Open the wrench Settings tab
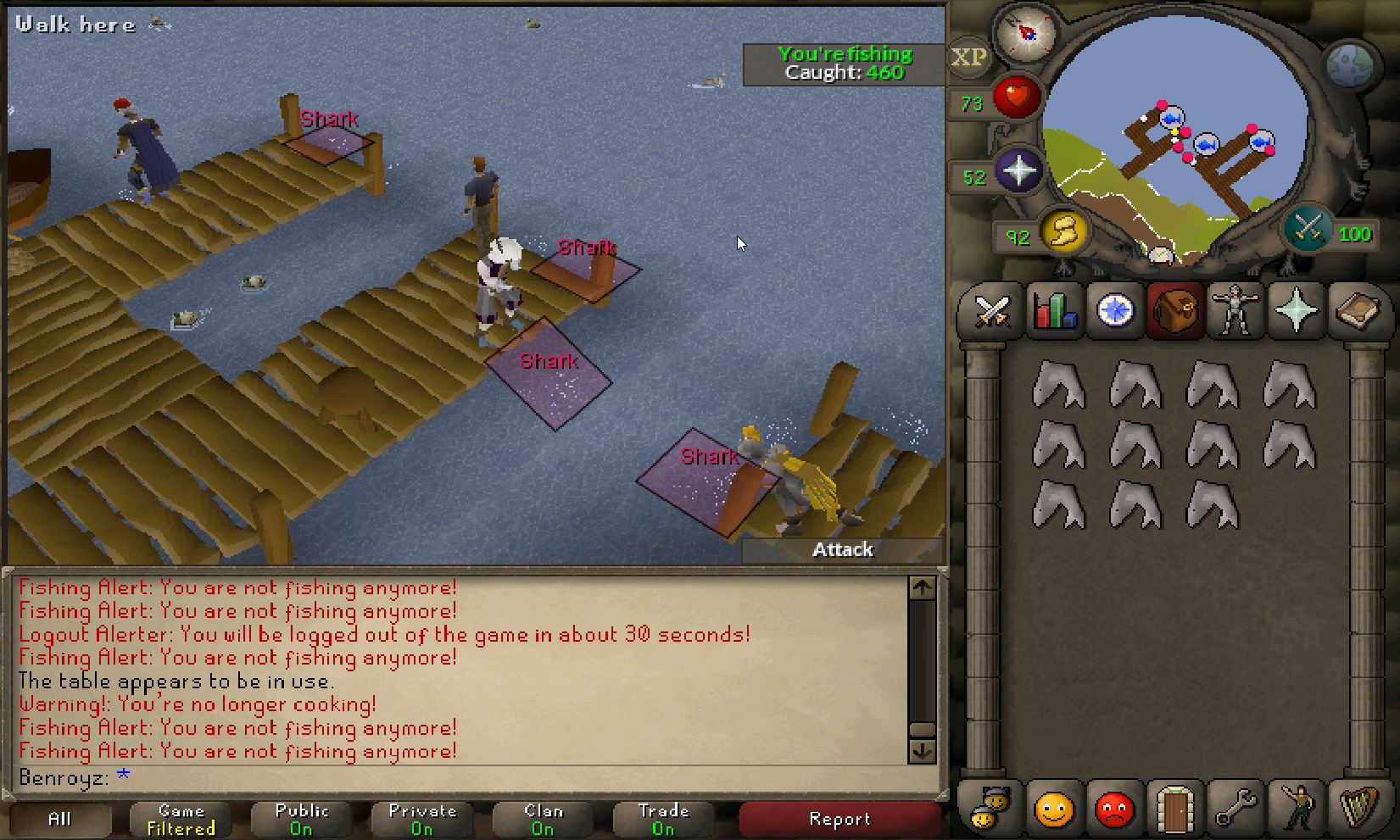Viewport: 1400px width, 840px height. pos(1235,809)
